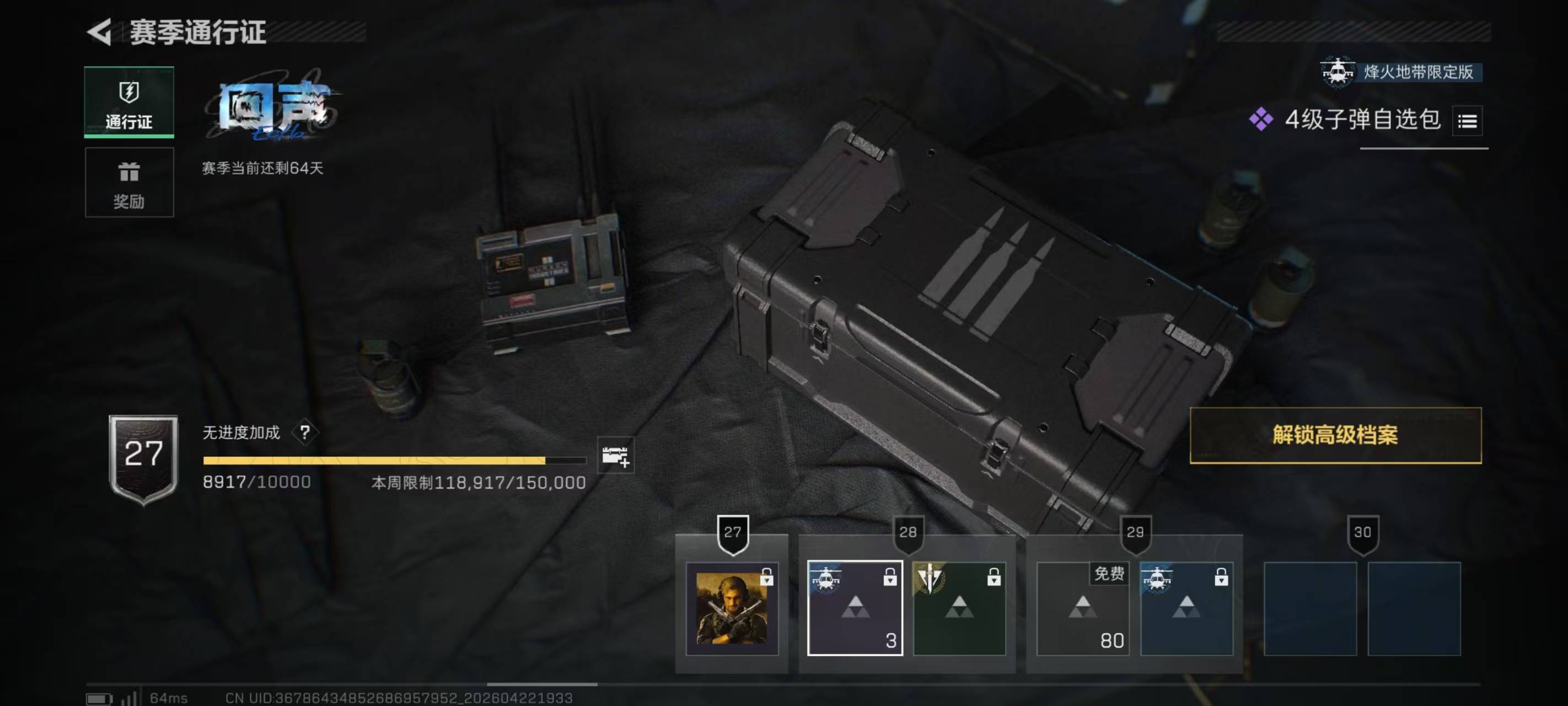Open the 奖励 tab
This screenshot has width=1568, height=706.
129,182
